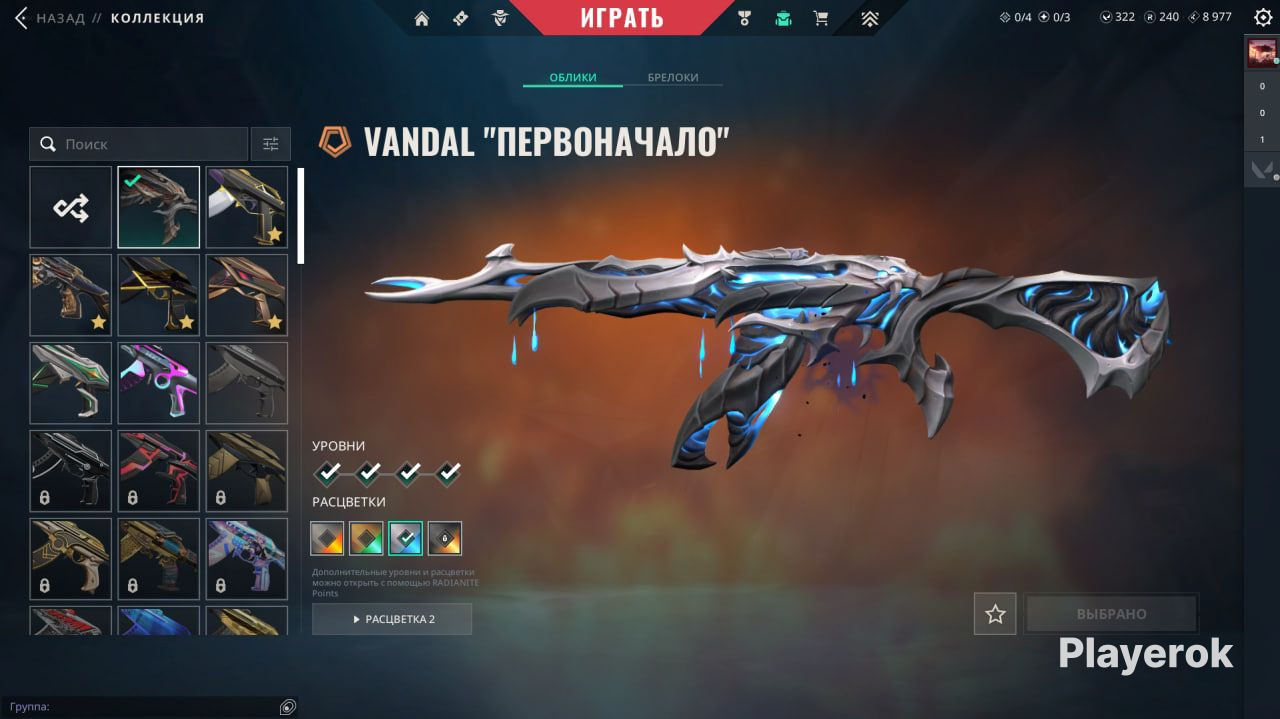Open the player avatar card in the sidebar
The height and width of the screenshot is (719, 1280).
tap(1261, 52)
